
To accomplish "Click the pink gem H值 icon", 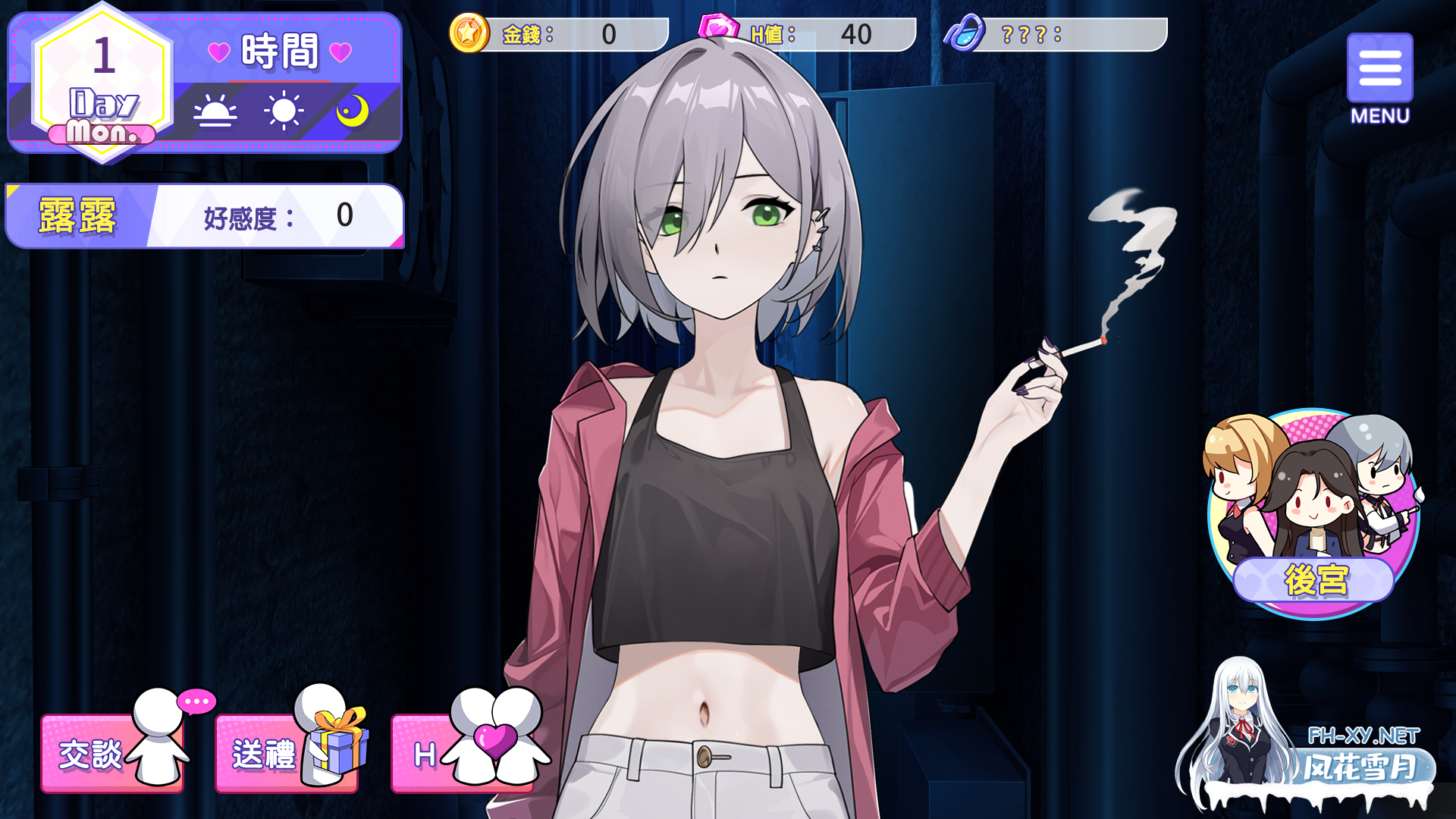I will [x=717, y=29].
